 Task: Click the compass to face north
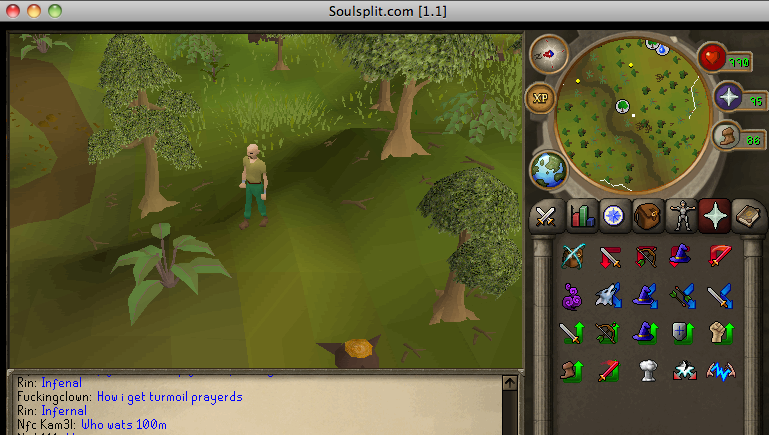547,52
